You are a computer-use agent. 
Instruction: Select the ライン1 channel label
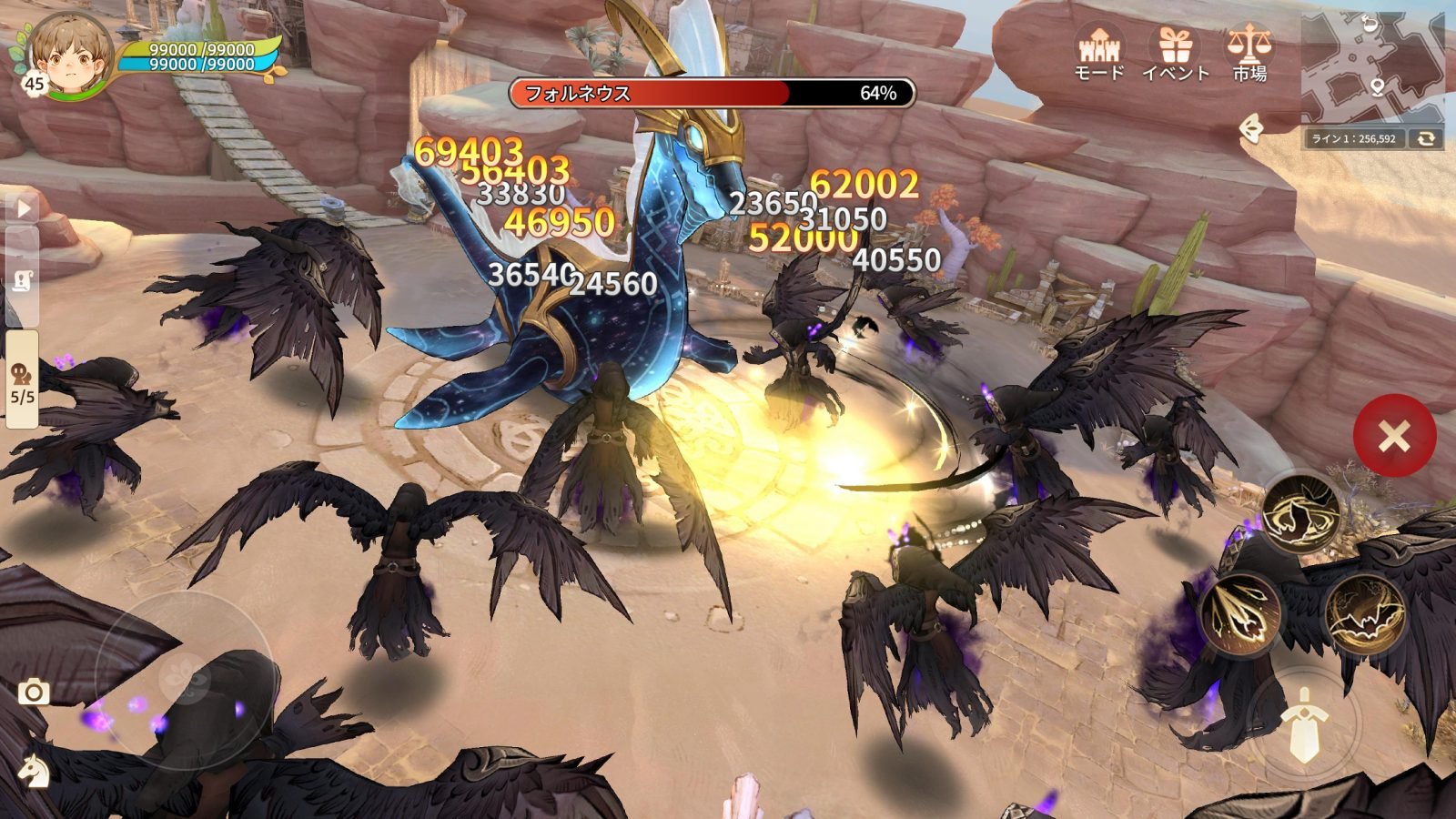click(1353, 139)
